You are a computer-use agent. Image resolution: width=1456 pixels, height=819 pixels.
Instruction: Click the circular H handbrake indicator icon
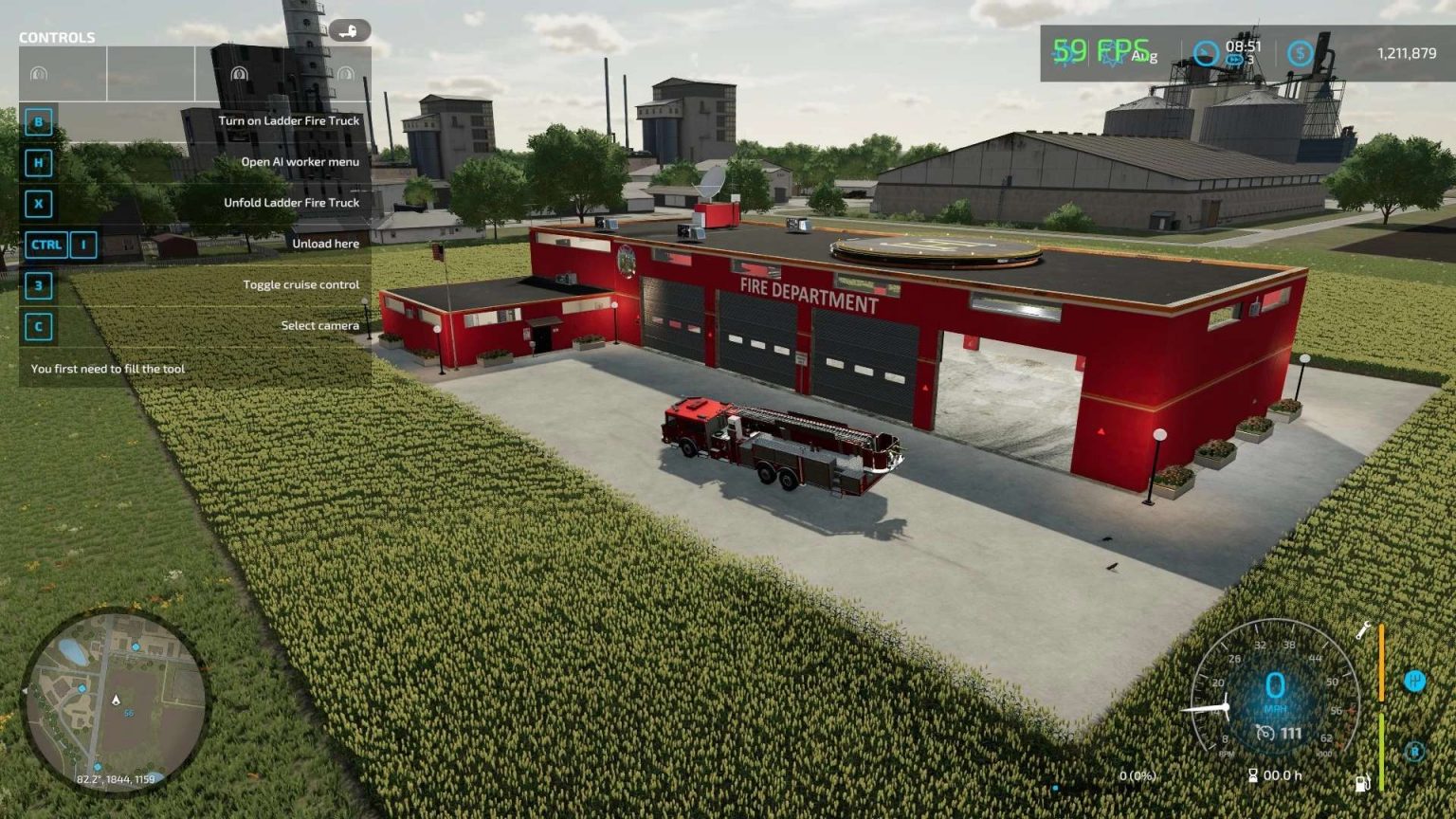(x=1415, y=681)
